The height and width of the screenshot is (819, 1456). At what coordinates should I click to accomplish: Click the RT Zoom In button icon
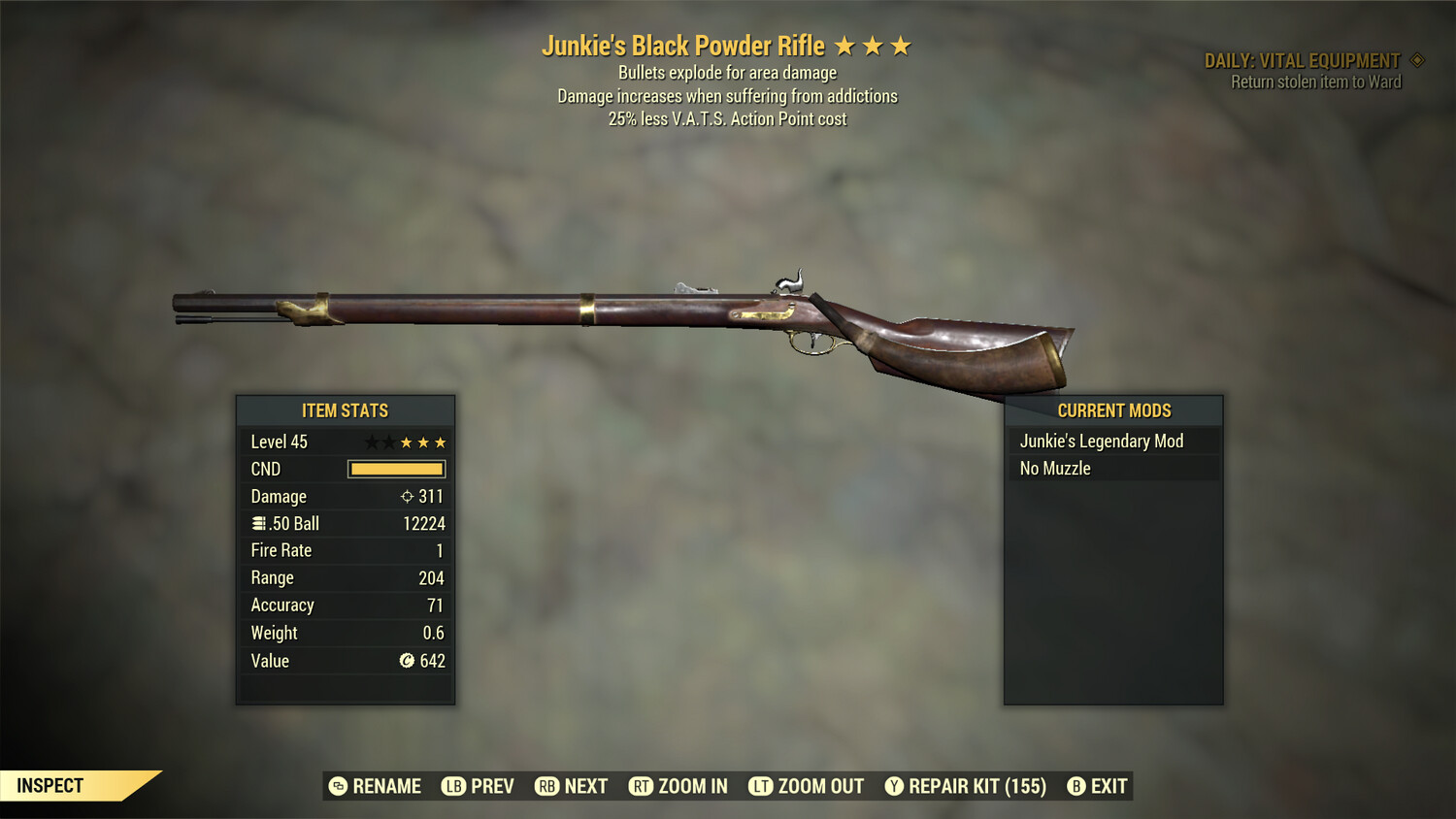click(x=642, y=786)
